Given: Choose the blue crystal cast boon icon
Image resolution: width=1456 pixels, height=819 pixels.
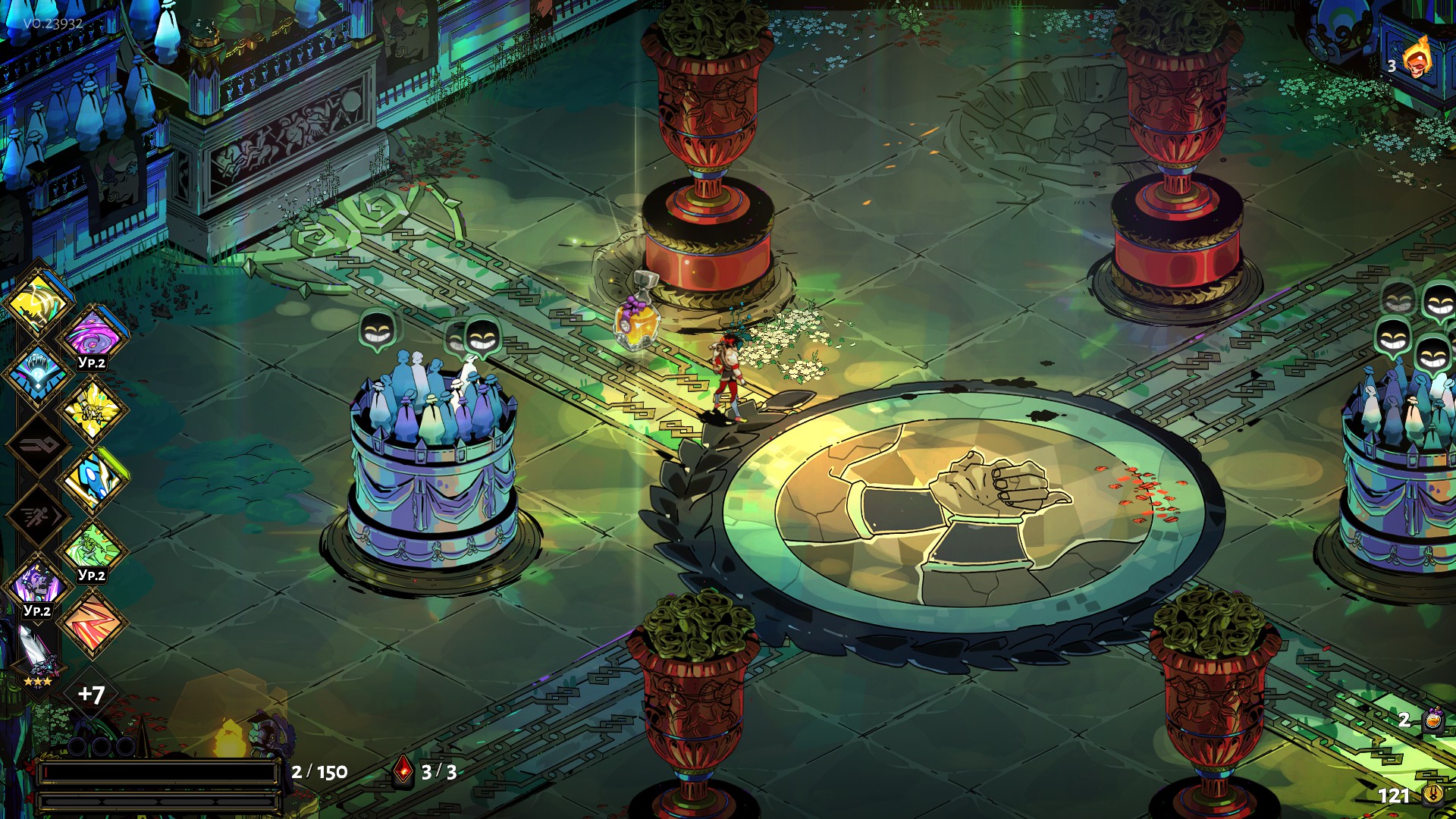Looking at the screenshot, I should (38, 372).
